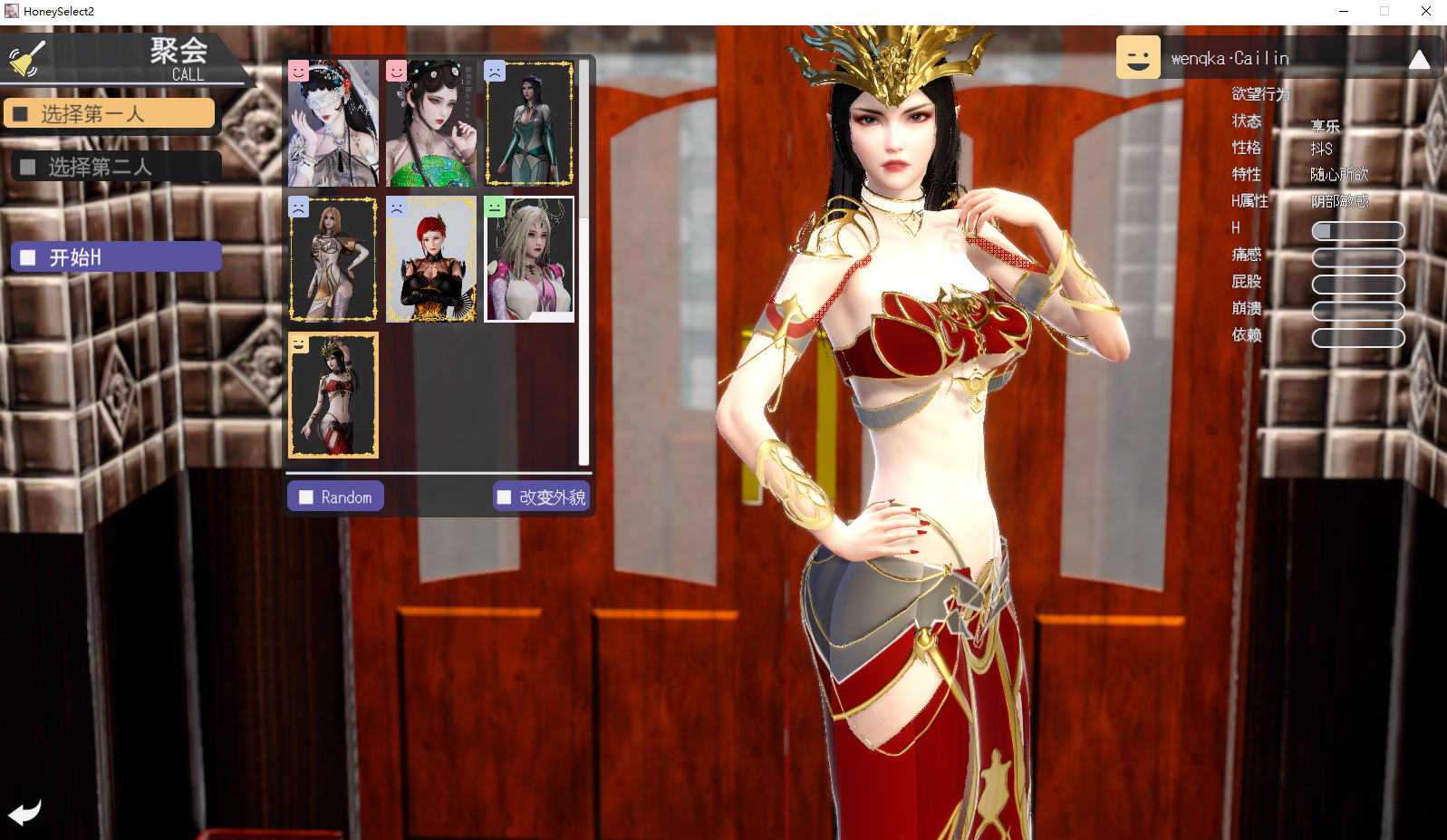Choose the teal bodysuit character card
Screen dimensions: 1447x840
point(529,124)
